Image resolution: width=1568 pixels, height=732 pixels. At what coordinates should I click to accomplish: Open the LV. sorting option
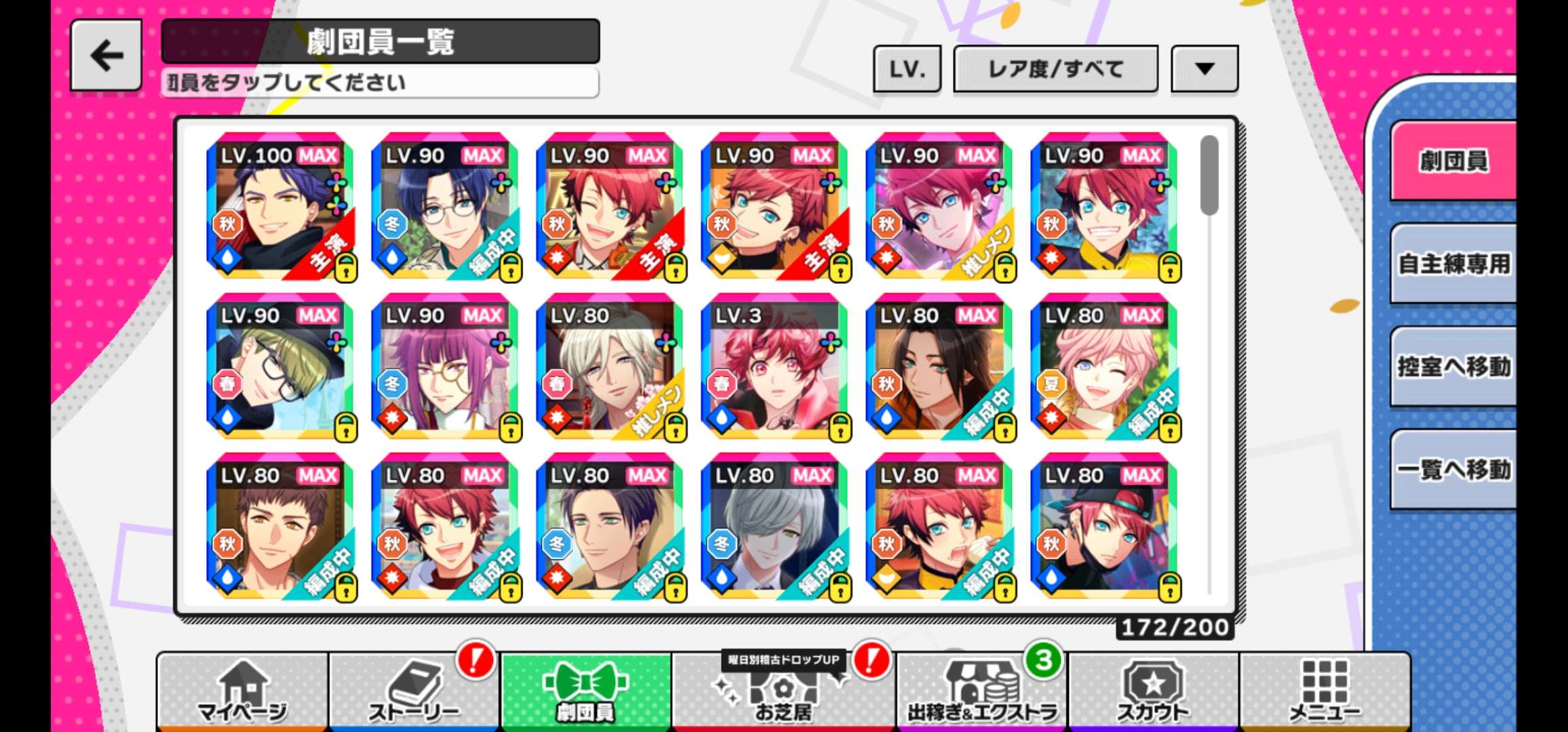pos(907,68)
